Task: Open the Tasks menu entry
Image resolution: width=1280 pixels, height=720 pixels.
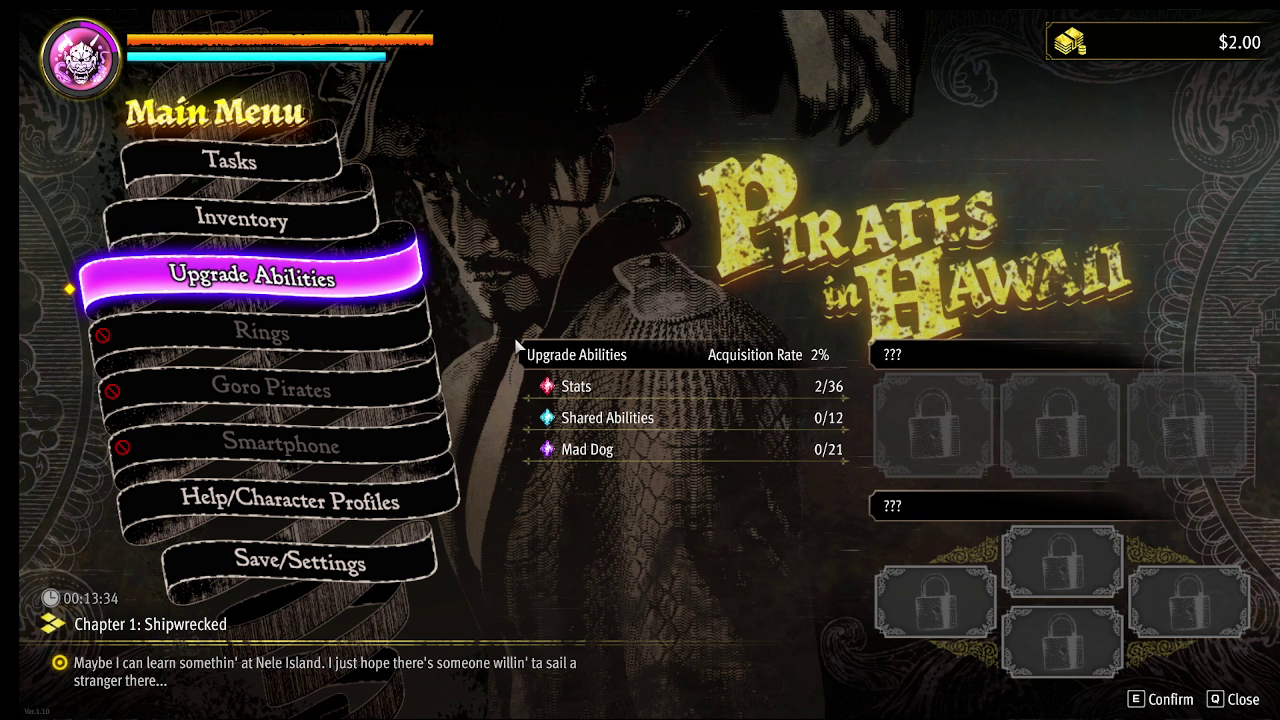Action: click(x=230, y=160)
